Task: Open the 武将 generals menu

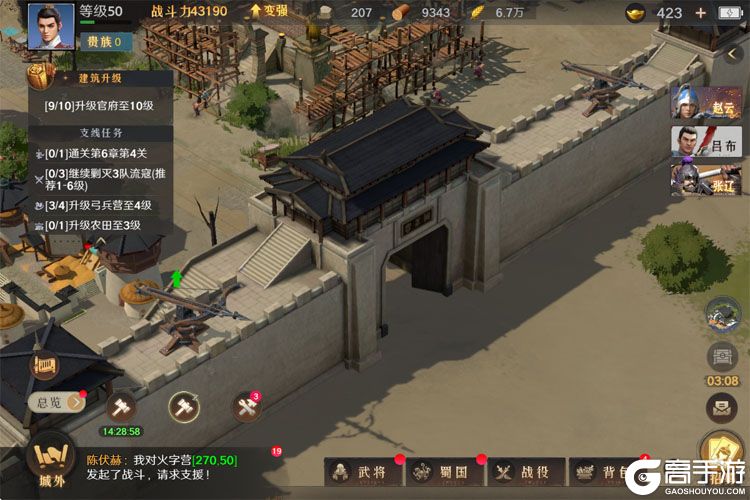Action: coord(360,471)
